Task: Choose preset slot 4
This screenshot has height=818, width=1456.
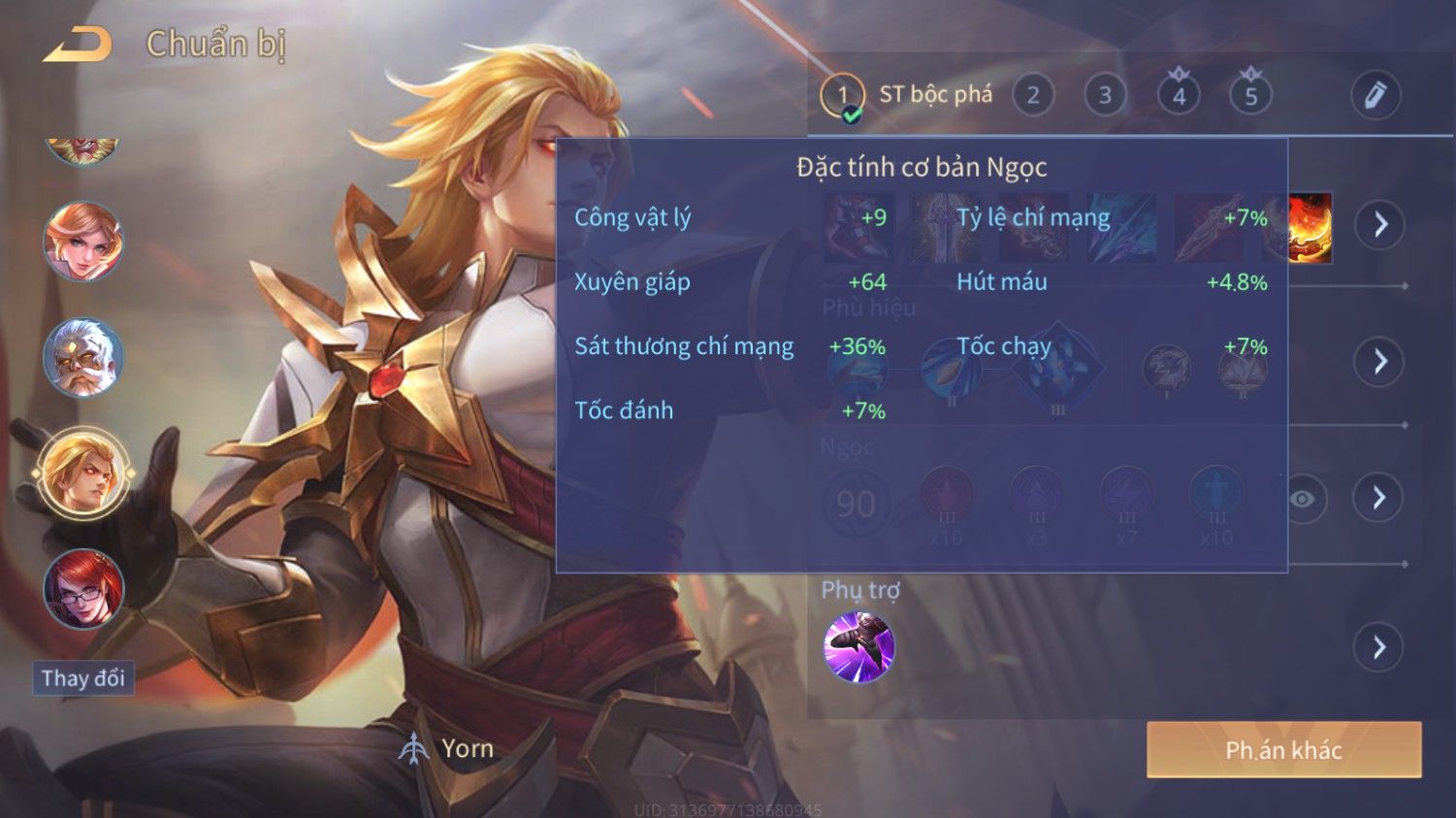Action: coord(1179,96)
